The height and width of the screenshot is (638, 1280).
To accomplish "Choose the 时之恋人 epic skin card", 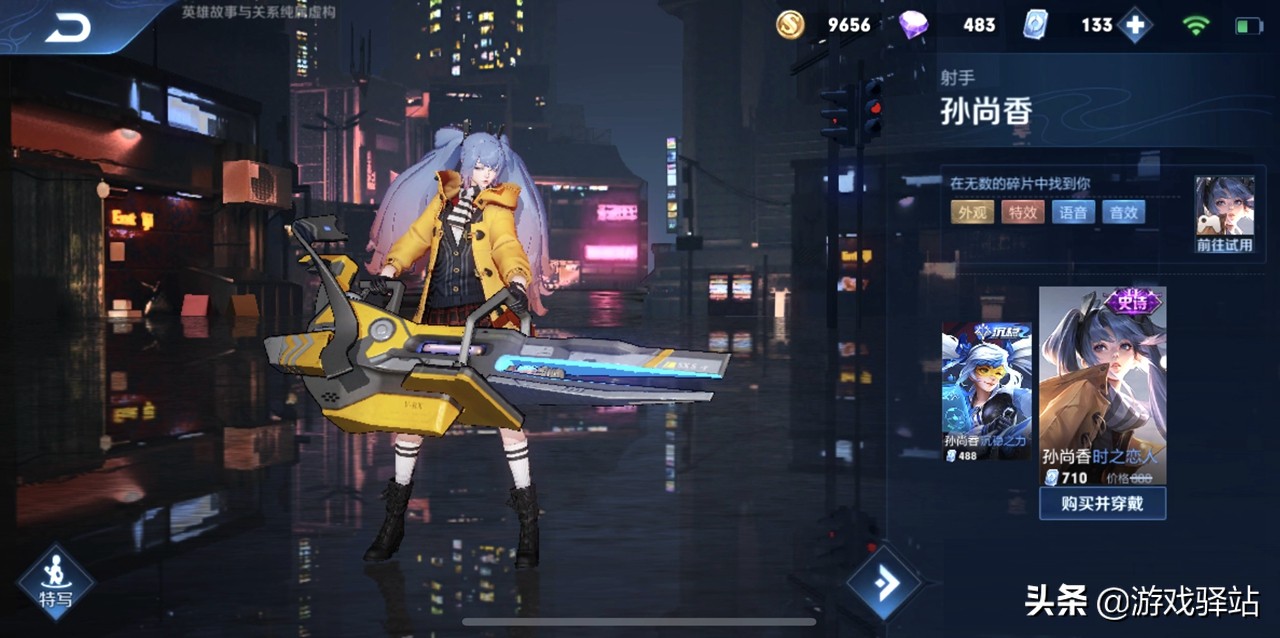I will point(1102,385).
